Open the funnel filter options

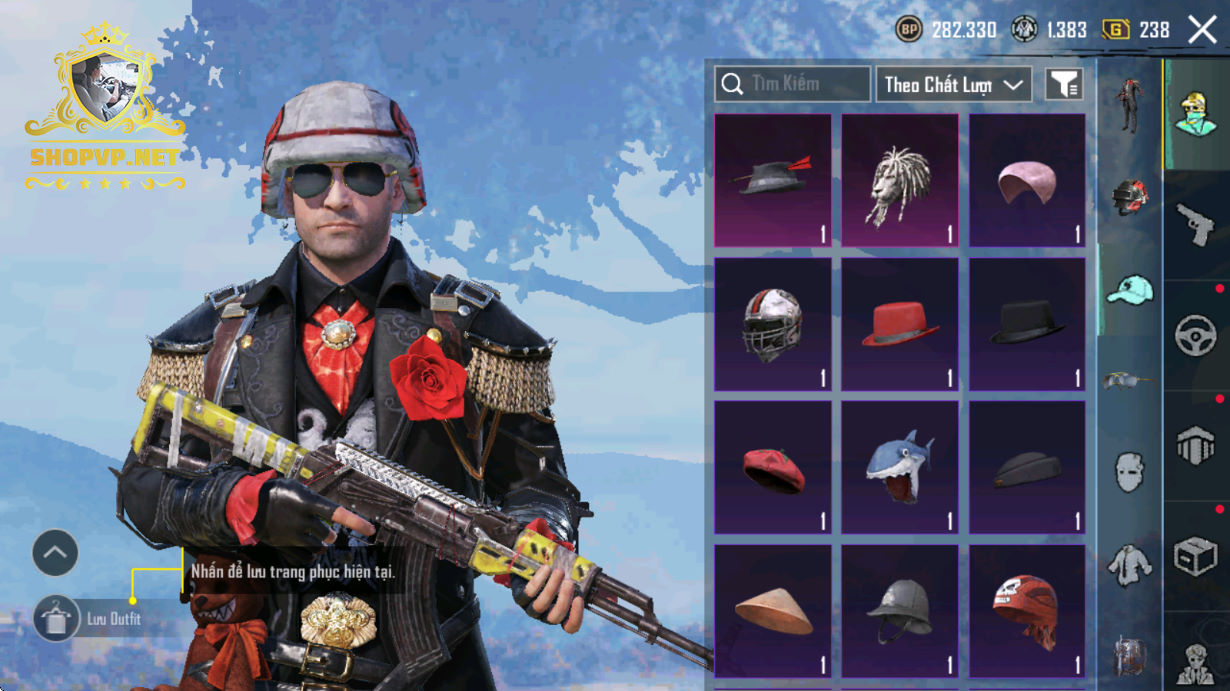coord(1064,85)
